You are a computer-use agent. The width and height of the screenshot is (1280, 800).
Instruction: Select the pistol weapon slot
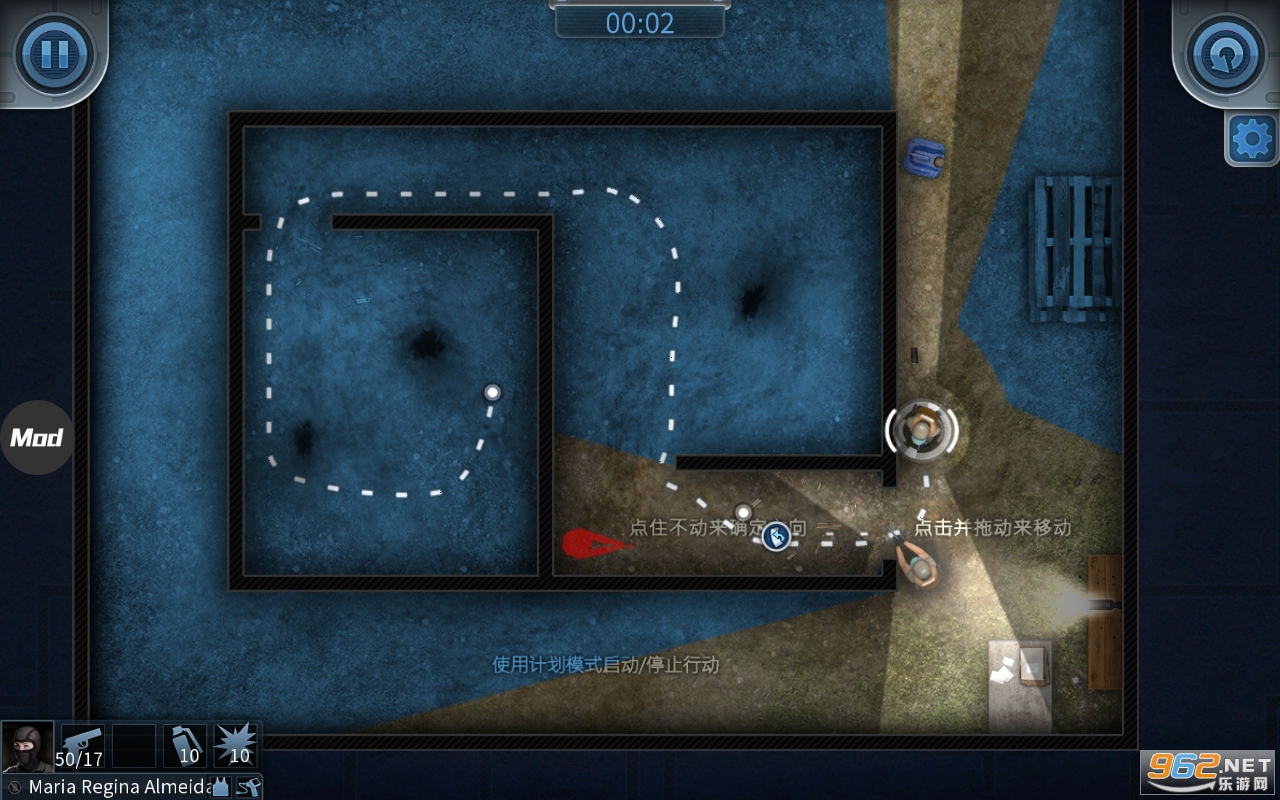tap(83, 746)
